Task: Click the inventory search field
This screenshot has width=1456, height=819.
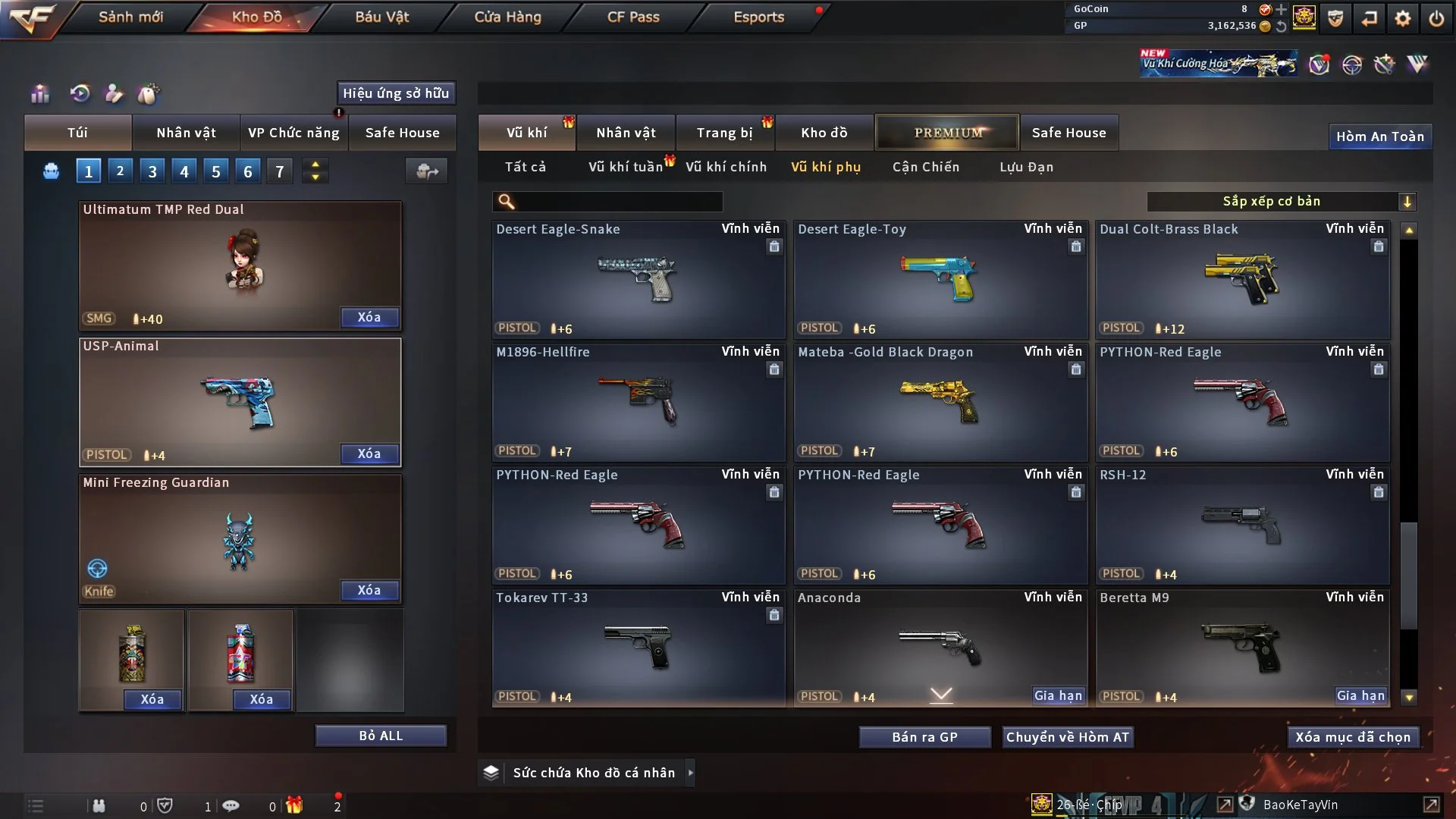Action: tap(618, 202)
